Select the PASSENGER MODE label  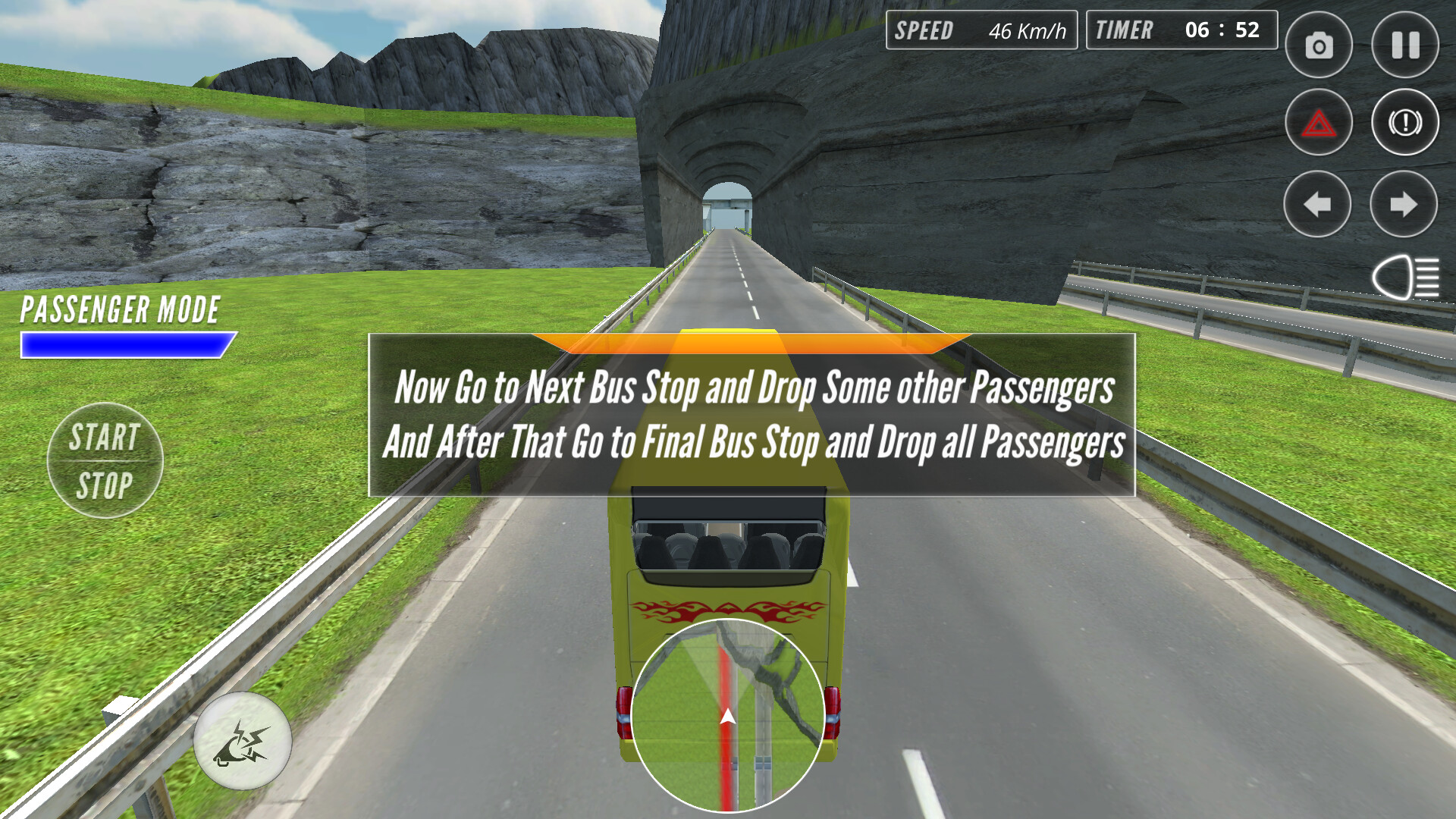point(119,309)
